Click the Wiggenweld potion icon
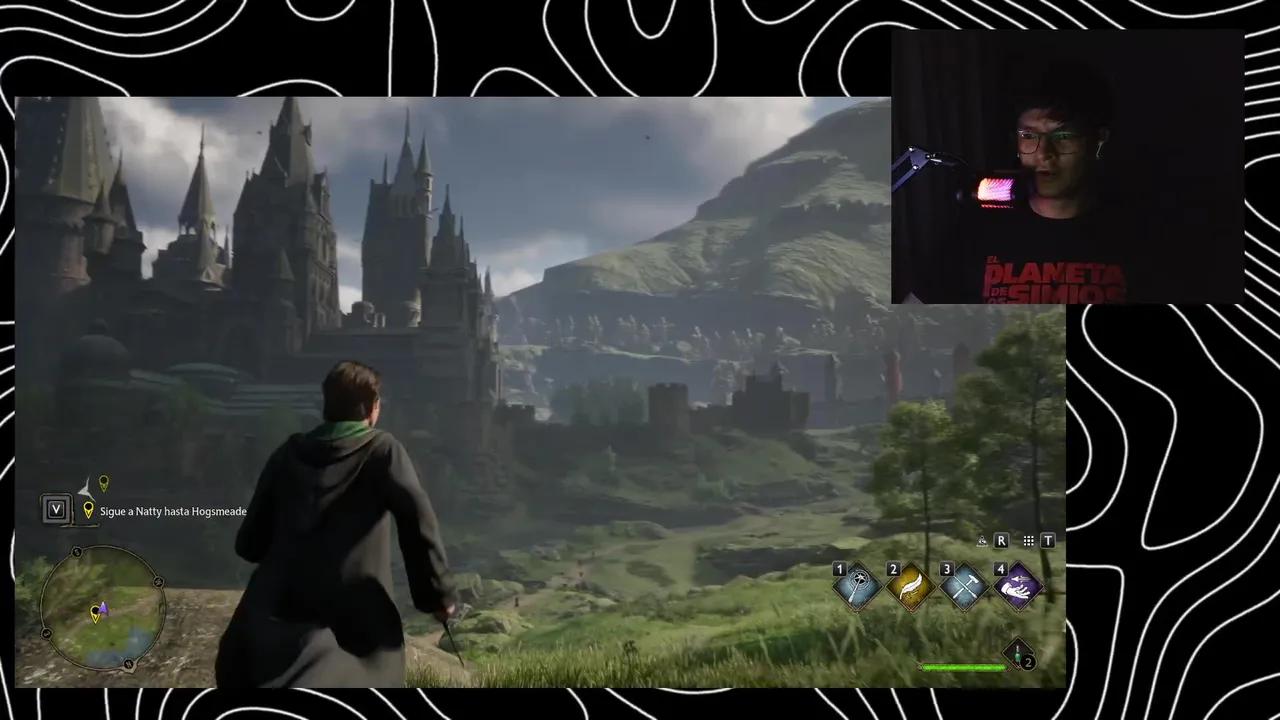The height and width of the screenshot is (720, 1280). point(1018,653)
